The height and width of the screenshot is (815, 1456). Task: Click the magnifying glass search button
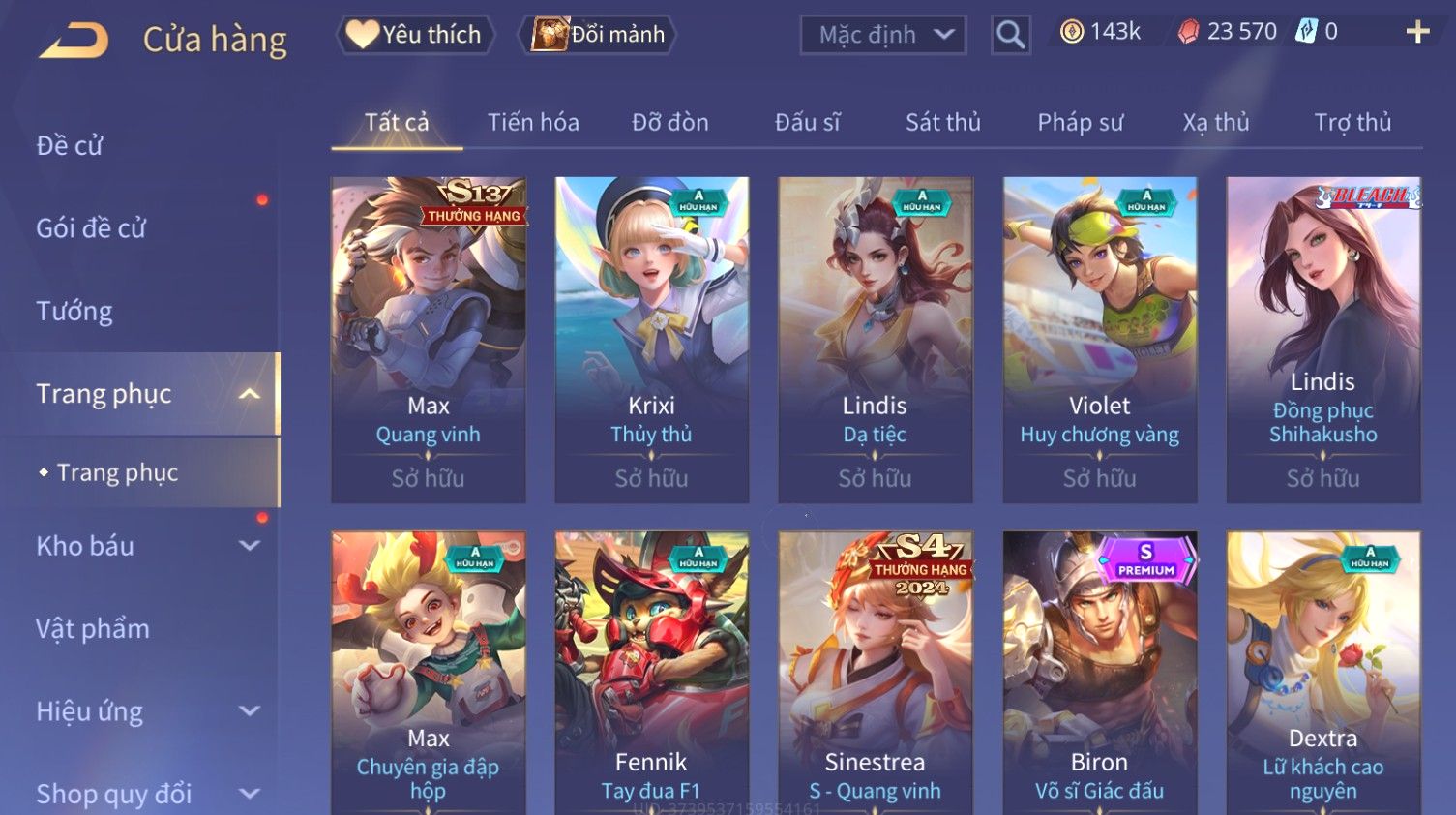(x=1010, y=36)
